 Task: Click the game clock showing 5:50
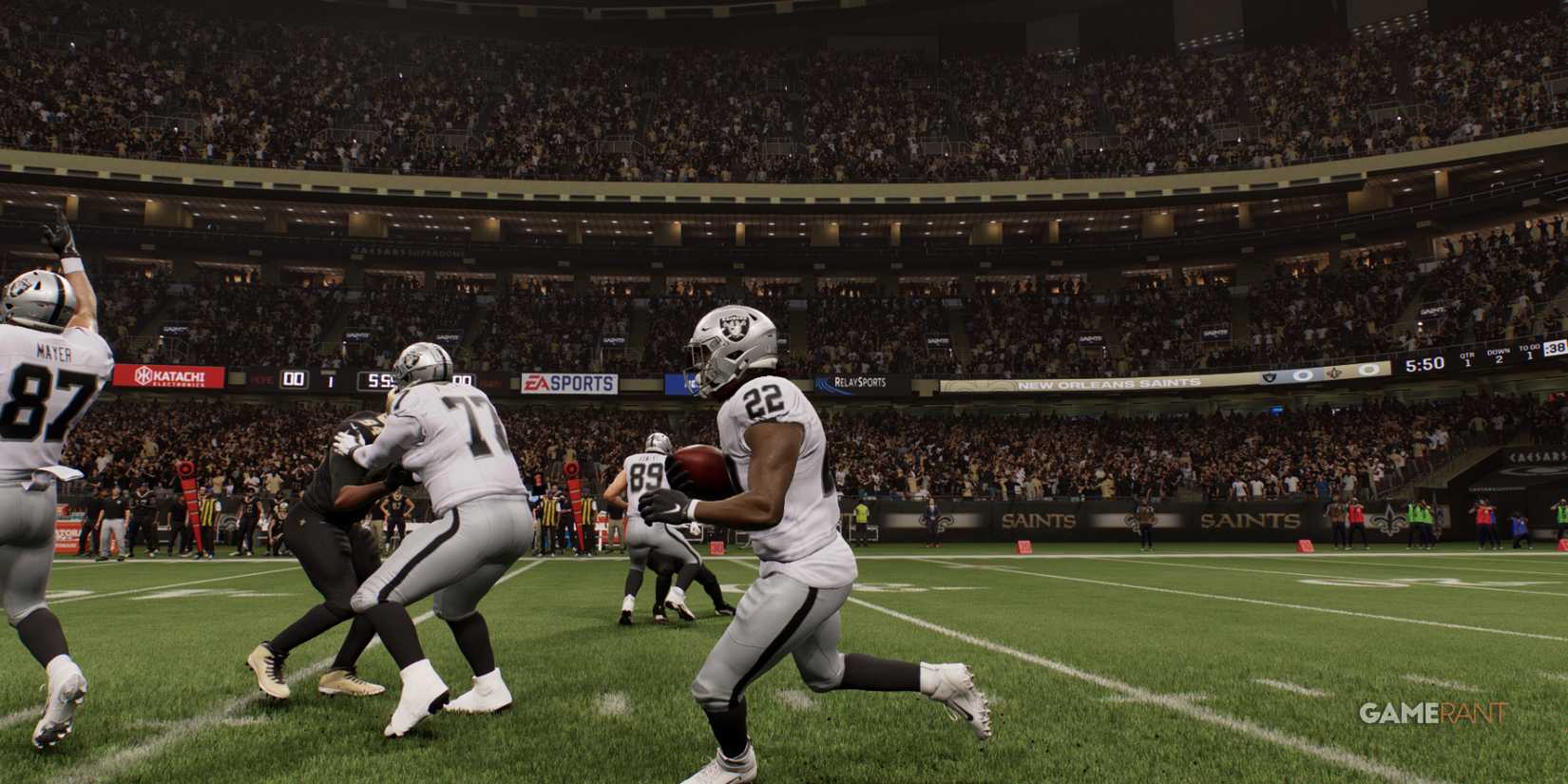(x=1425, y=363)
